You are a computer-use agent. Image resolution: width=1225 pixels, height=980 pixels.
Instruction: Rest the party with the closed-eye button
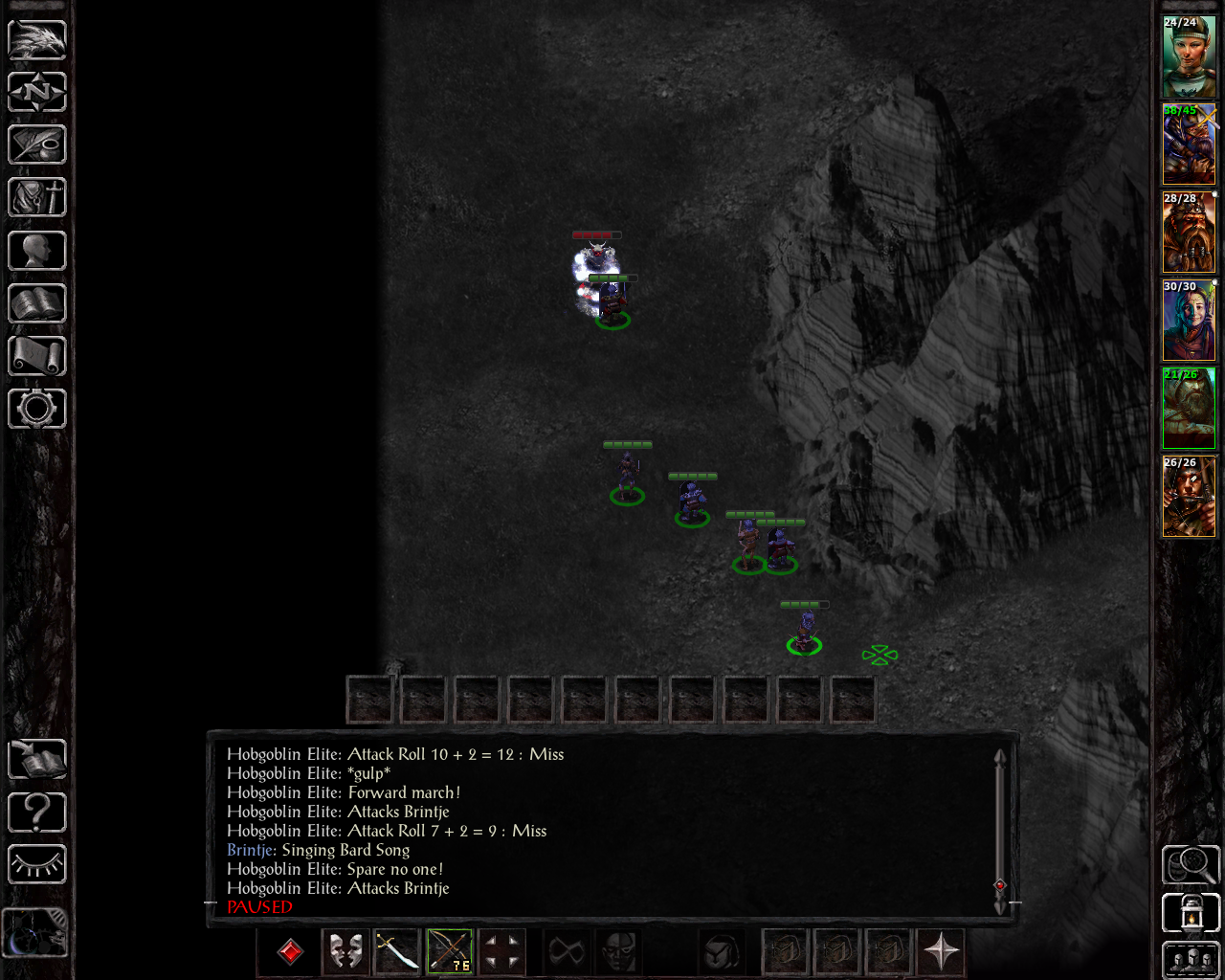(x=37, y=865)
